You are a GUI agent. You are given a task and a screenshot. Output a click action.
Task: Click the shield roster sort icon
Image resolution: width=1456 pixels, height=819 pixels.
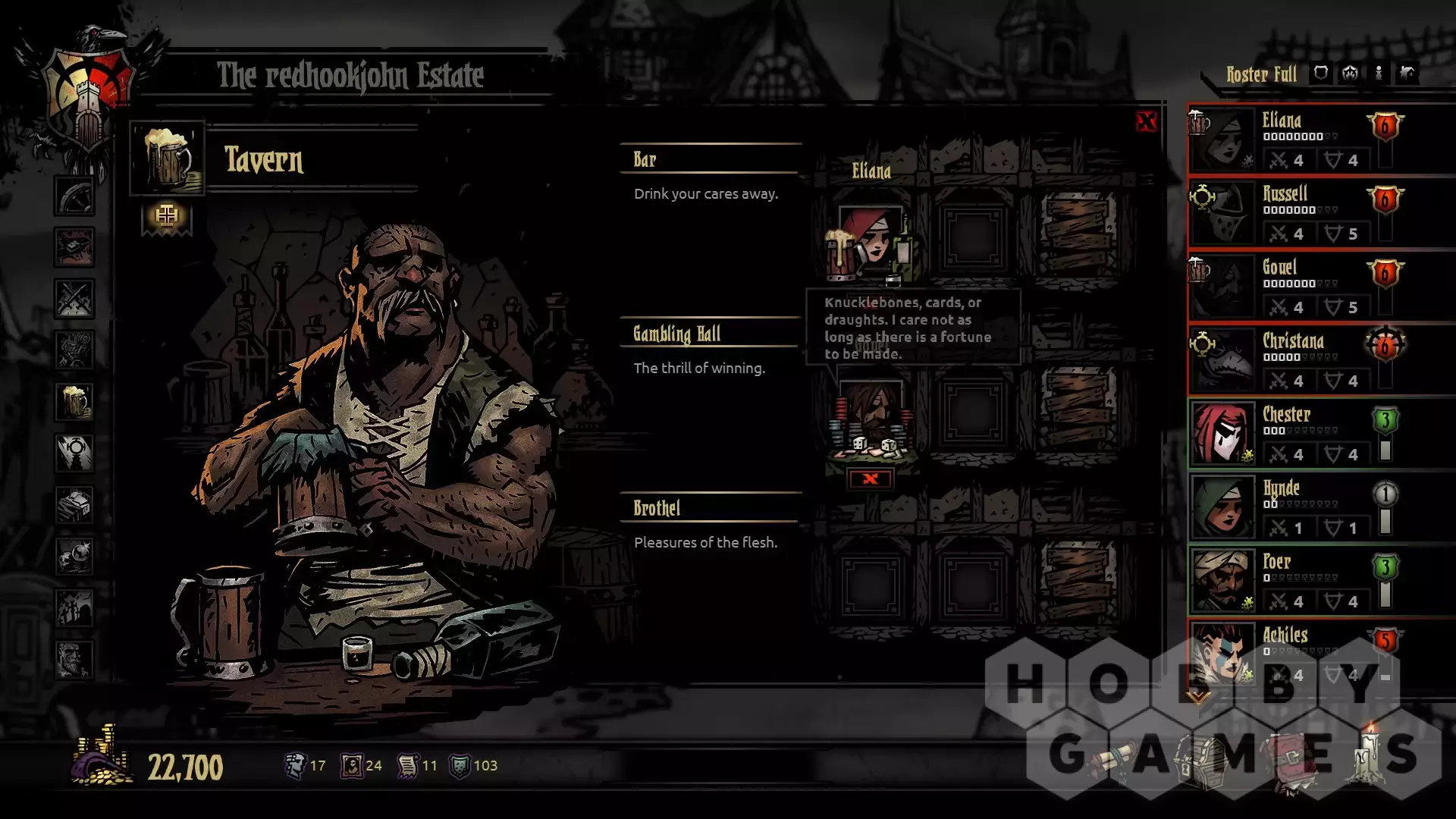pyautogui.click(x=1321, y=74)
